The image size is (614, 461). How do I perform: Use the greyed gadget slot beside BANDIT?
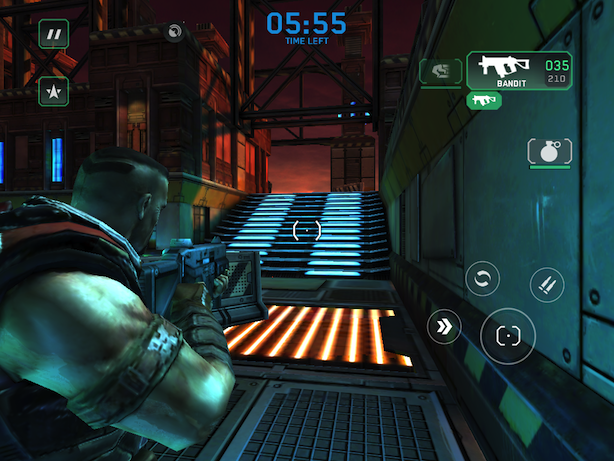(x=439, y=71)
